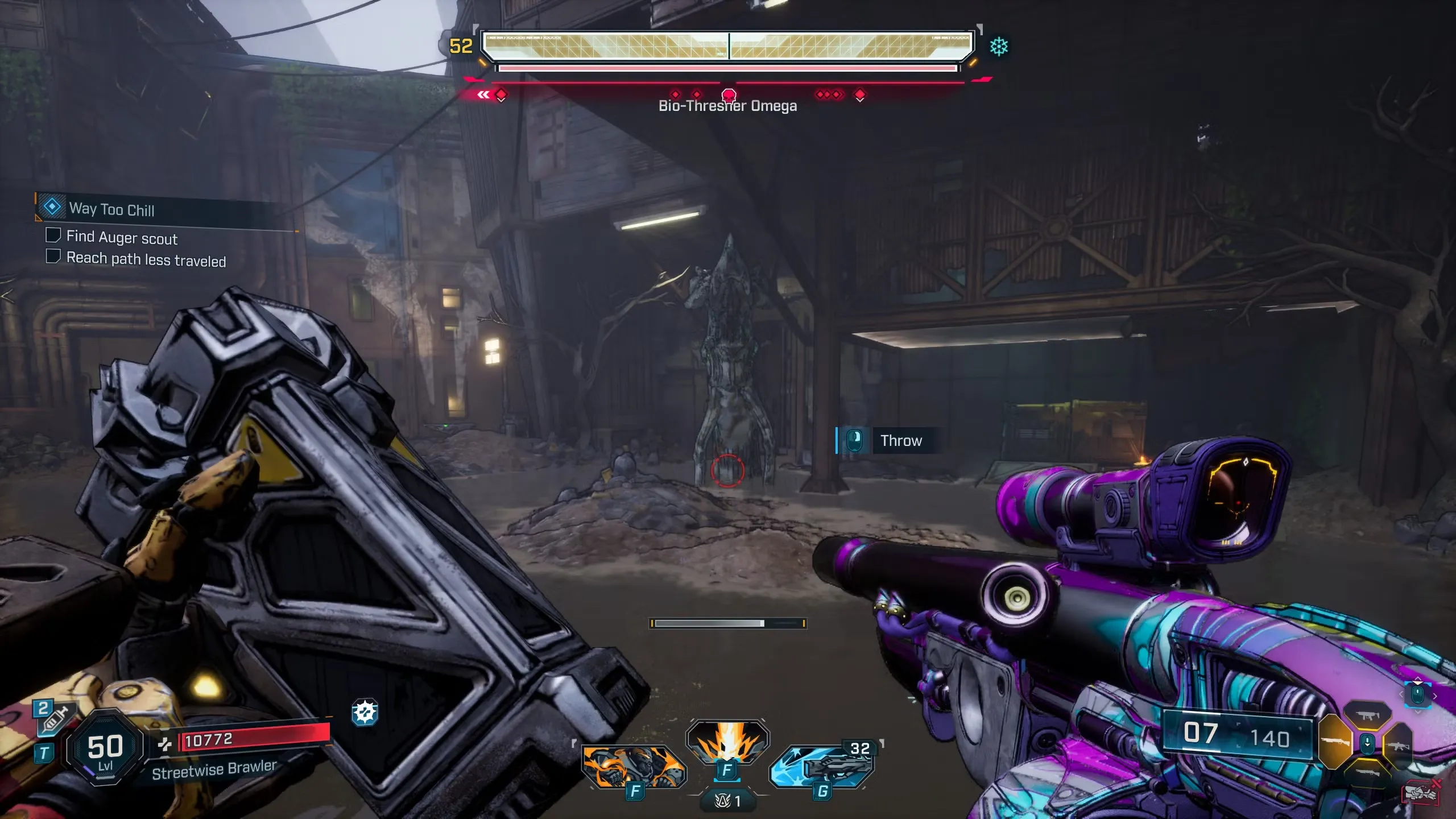Tick the Find Auger scout objective checkbox

pyautogui.click(x=53, y=235)
